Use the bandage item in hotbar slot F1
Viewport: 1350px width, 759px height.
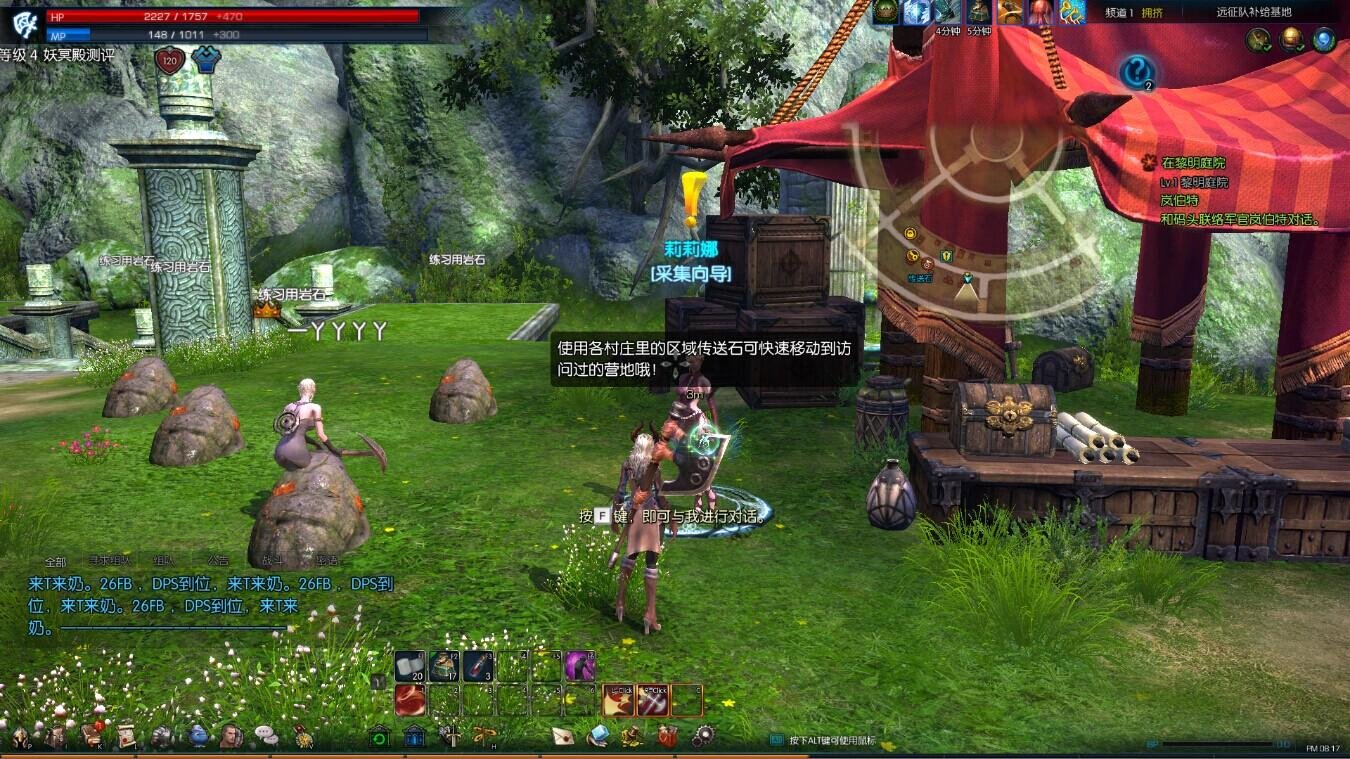click(410, 664)
